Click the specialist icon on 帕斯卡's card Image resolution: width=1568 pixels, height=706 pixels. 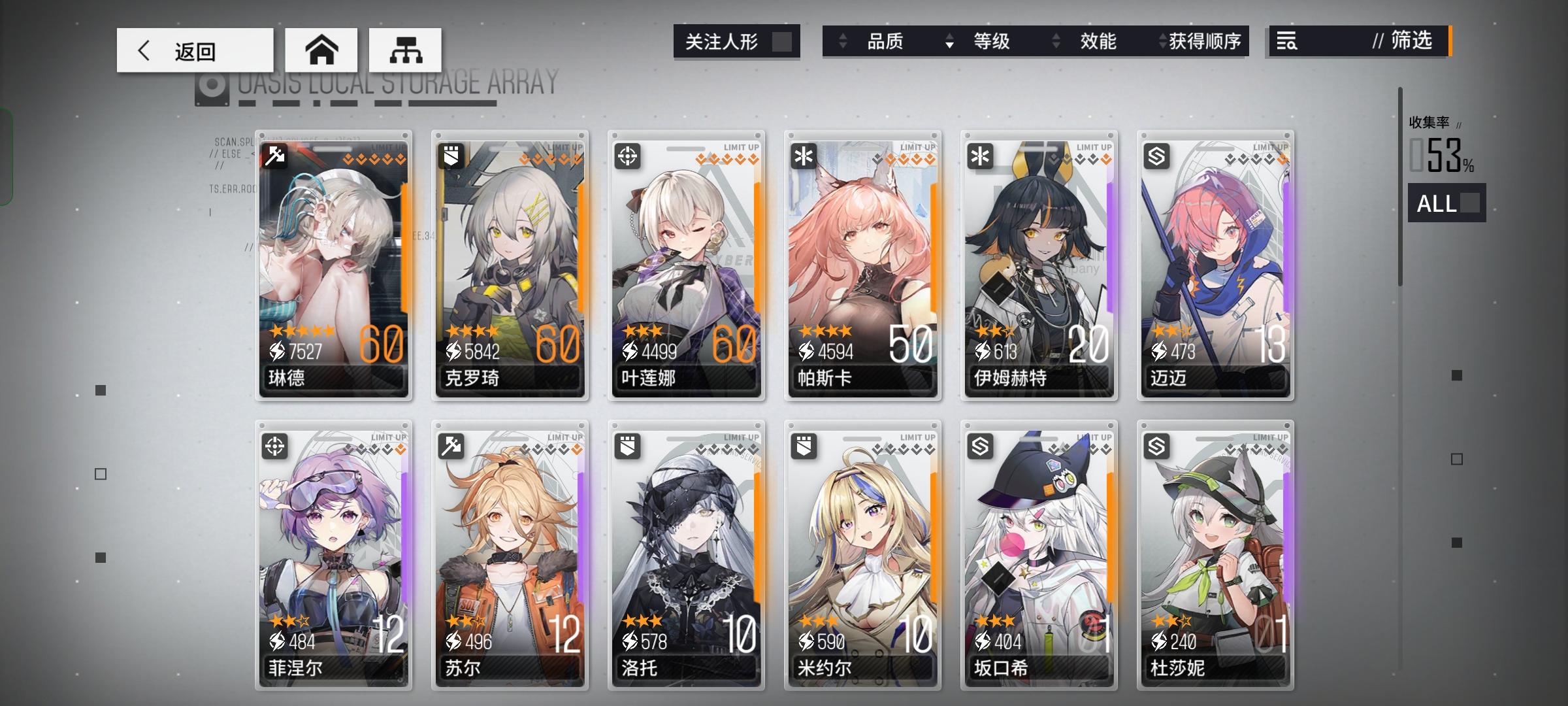click(x=804, y=154)
